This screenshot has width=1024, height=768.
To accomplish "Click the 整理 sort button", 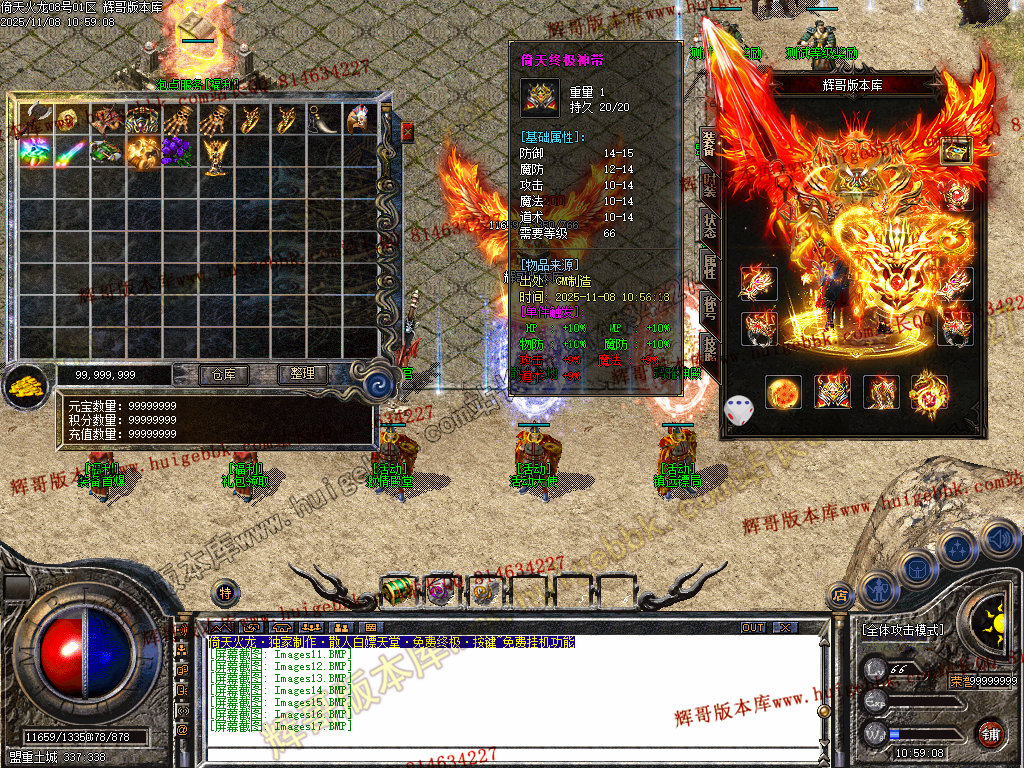I will (x=302, y=374).
